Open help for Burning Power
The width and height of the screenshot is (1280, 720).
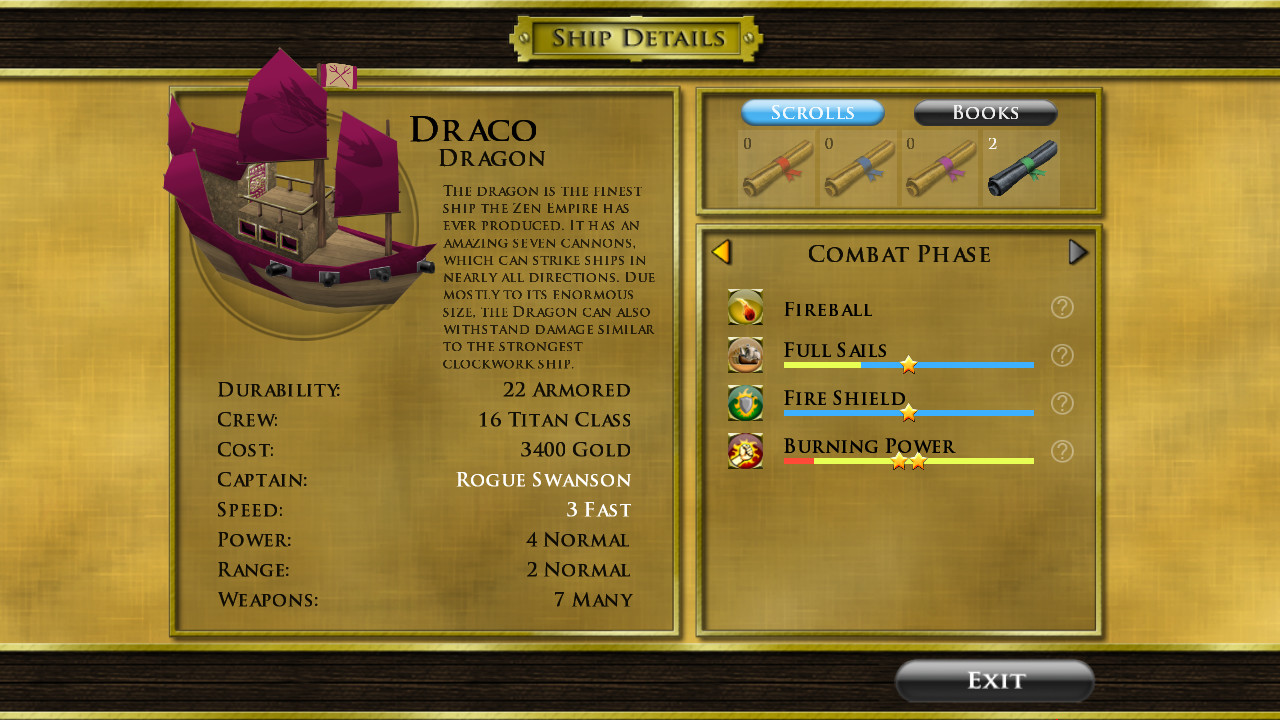coord(1062,450)
